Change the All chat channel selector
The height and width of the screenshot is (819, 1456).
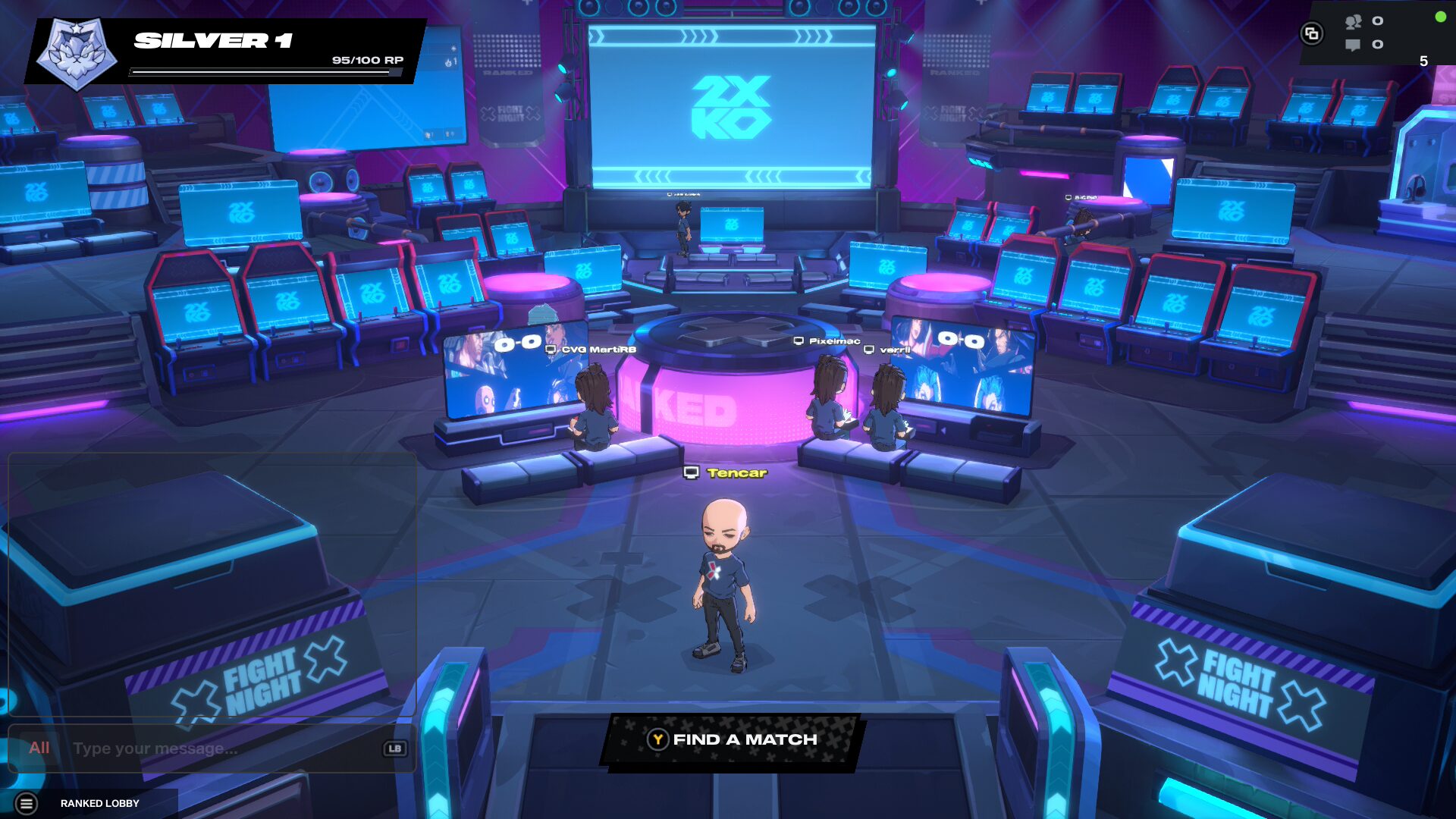tap(39, 748)
